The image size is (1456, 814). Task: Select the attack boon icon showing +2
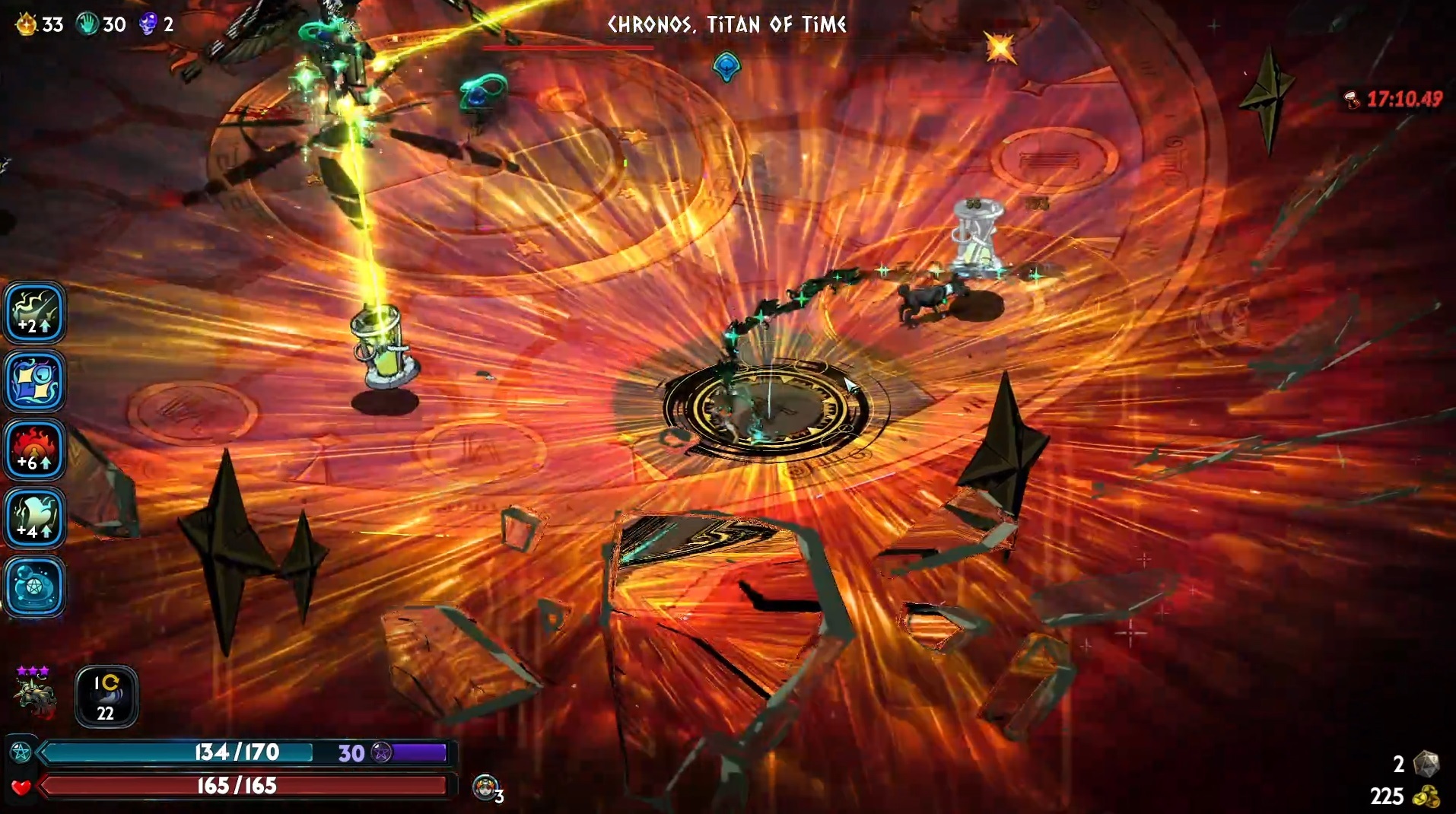[x=35, y=312]
